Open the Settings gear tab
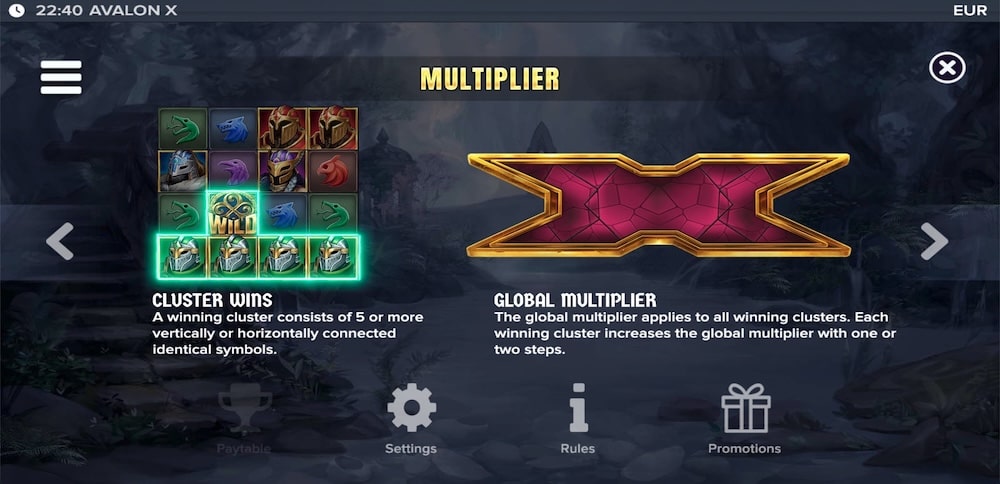Image resolution: width=1000 pixels, height=484 pixels. [411, 418]
